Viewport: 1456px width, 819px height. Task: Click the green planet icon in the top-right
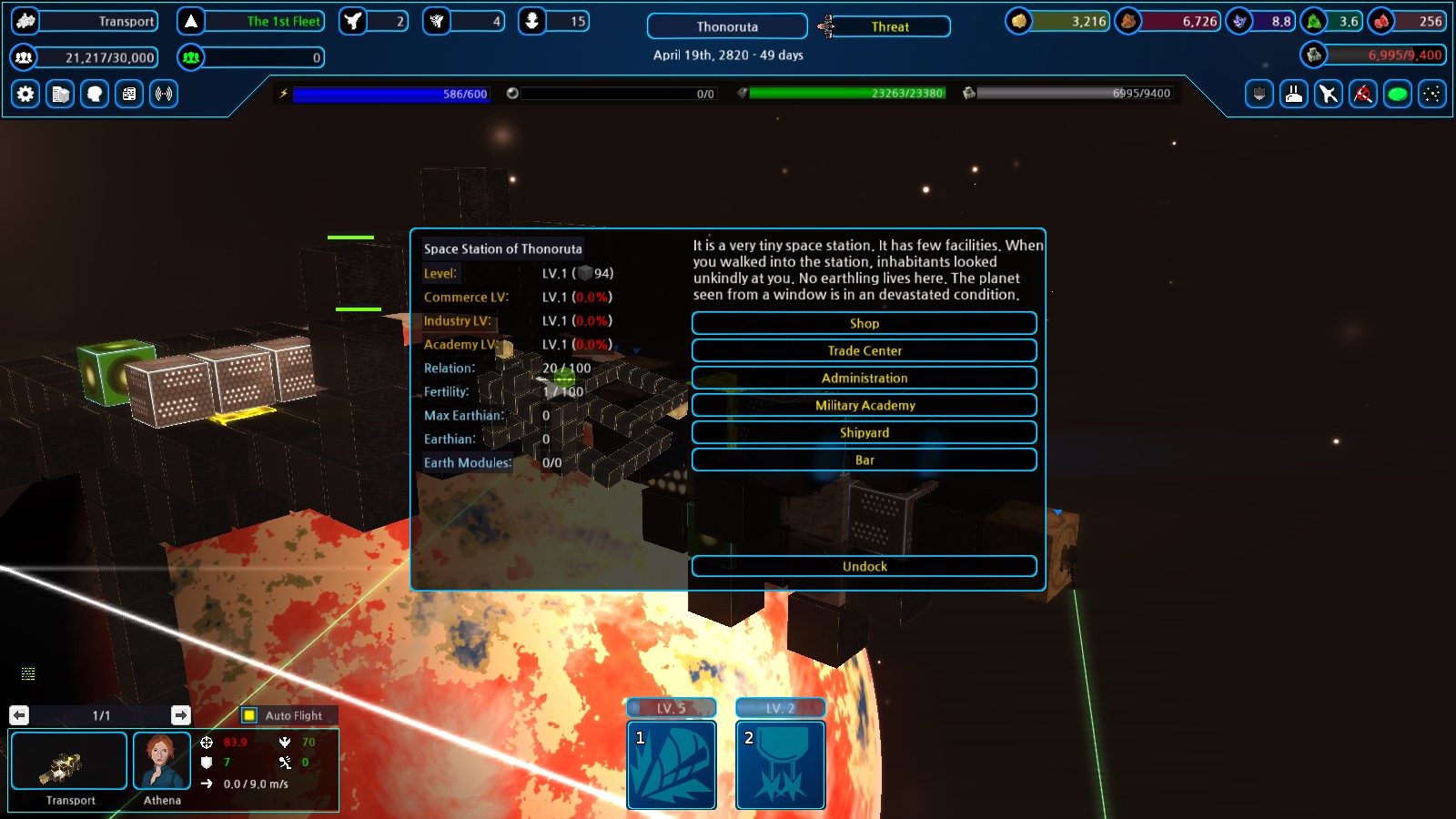[x=1396, y=94]
